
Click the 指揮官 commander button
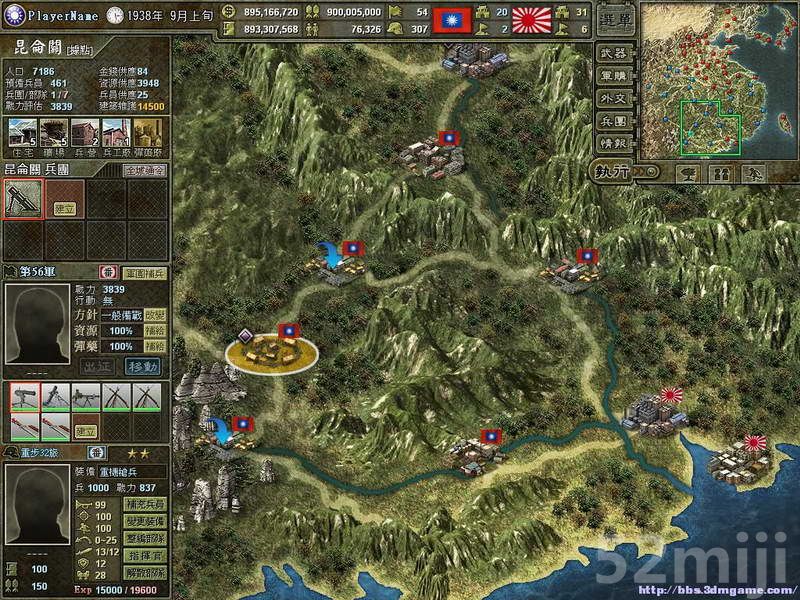(143, 555)
